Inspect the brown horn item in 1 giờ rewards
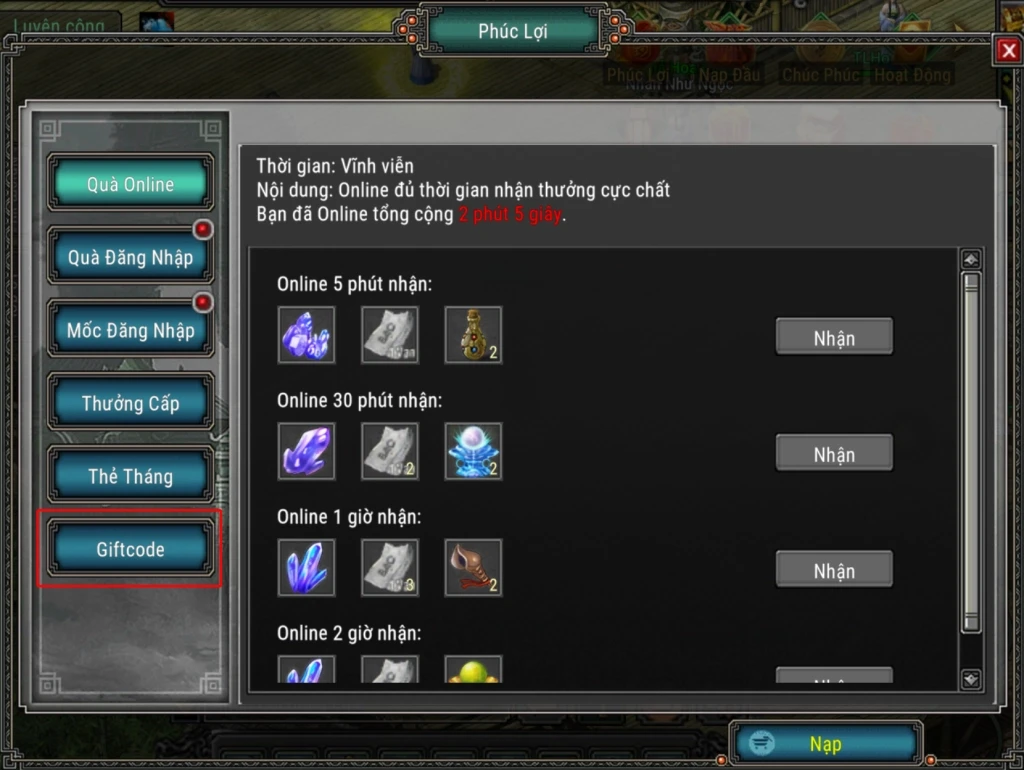The height and width of the screenshot is (770, 1024). [x=473, y=568]
